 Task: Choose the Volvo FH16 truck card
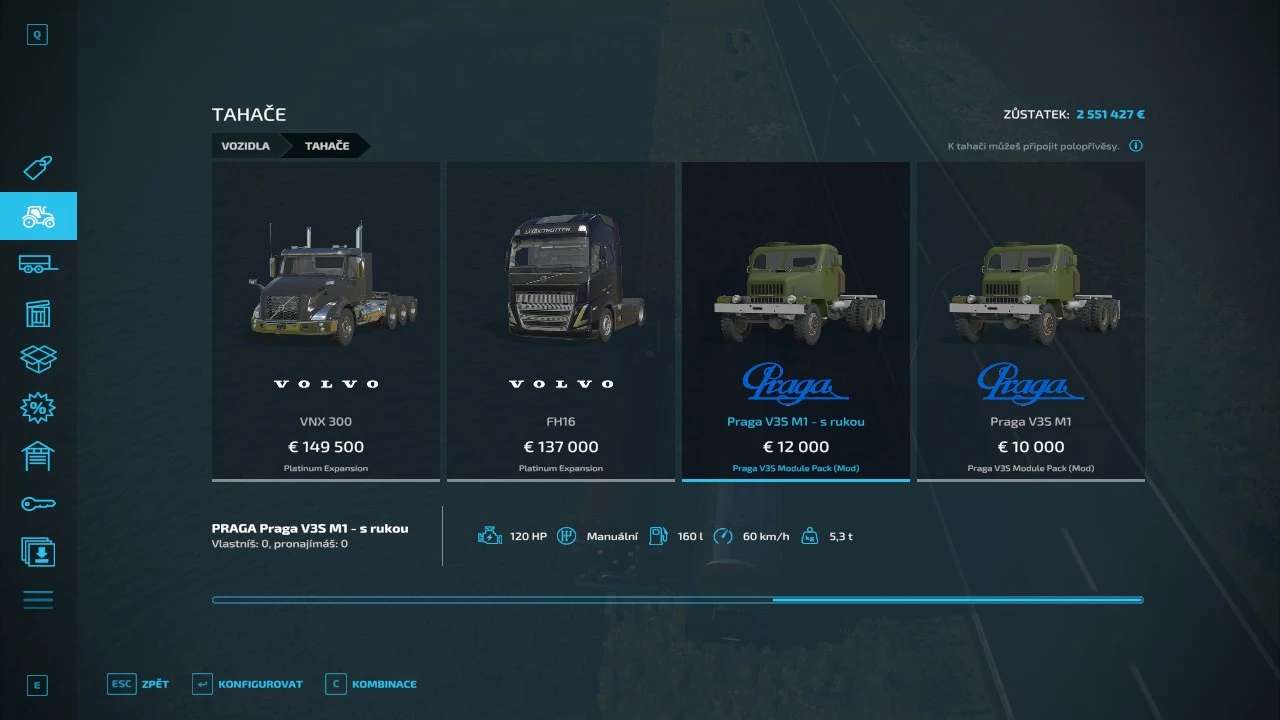[x=560, y=320]
